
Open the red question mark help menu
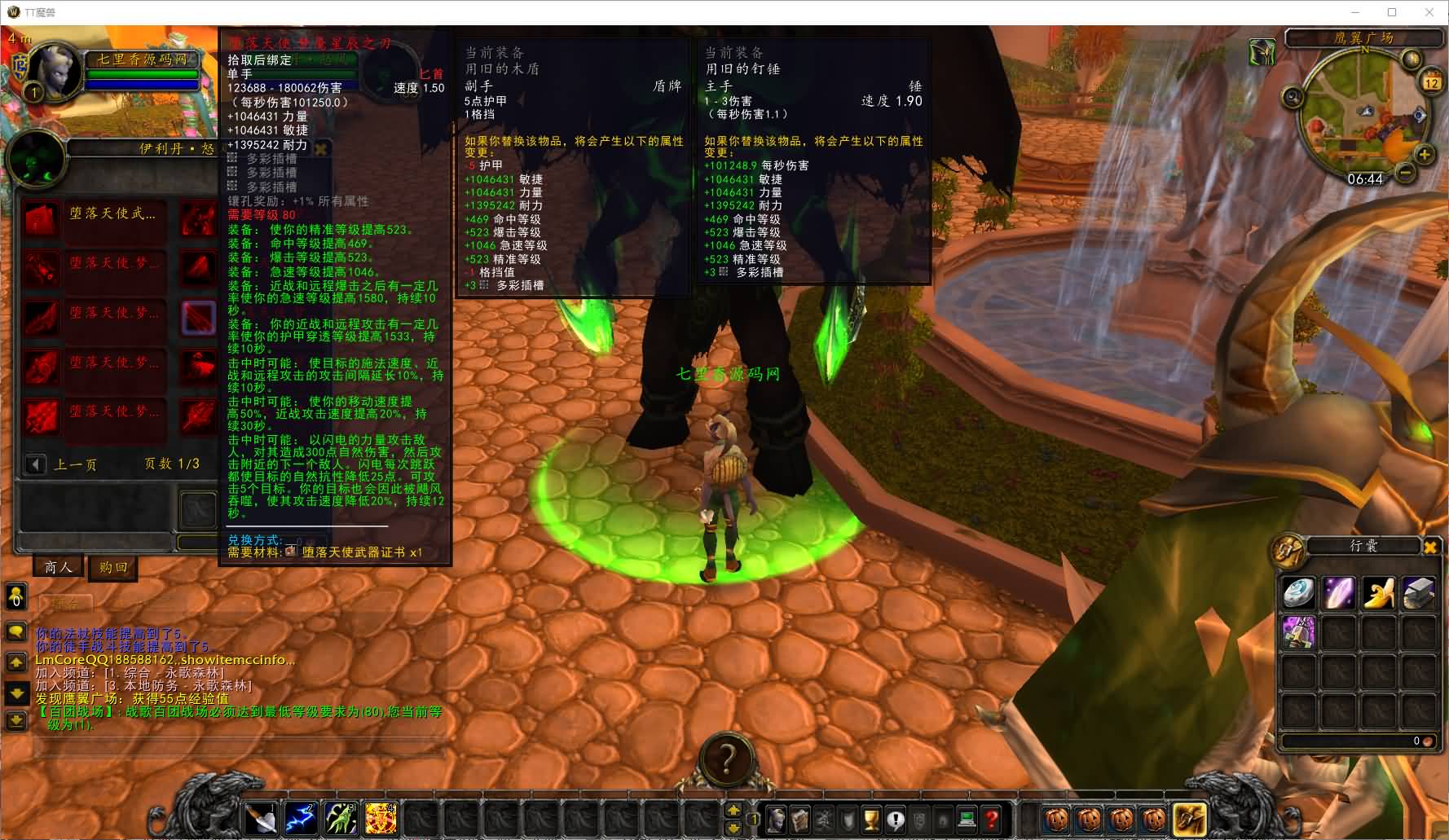(991, 819)
